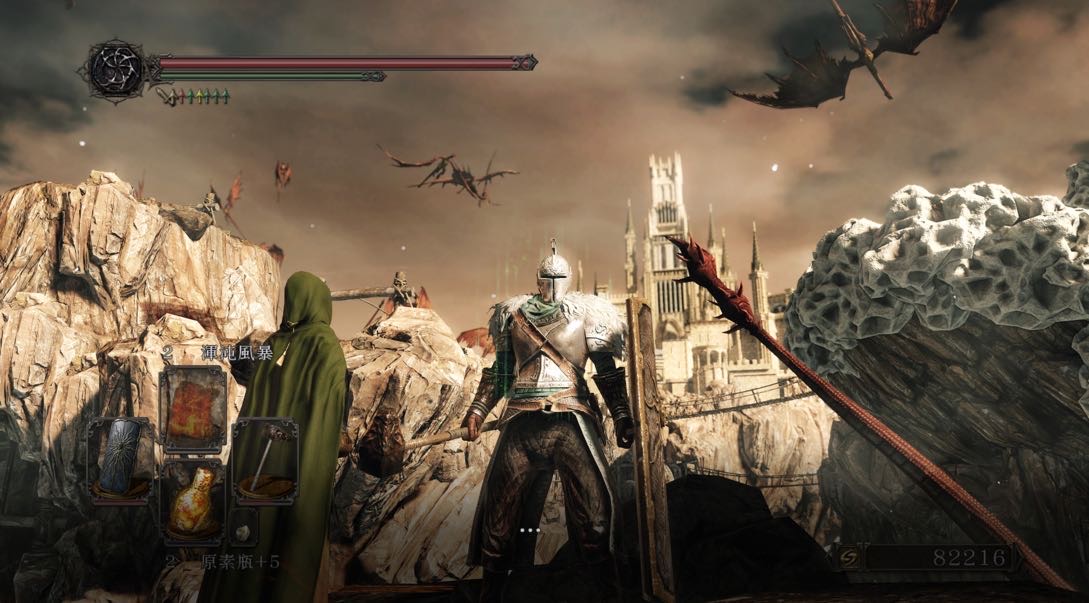Click the small stone item slot

point(243,527)
